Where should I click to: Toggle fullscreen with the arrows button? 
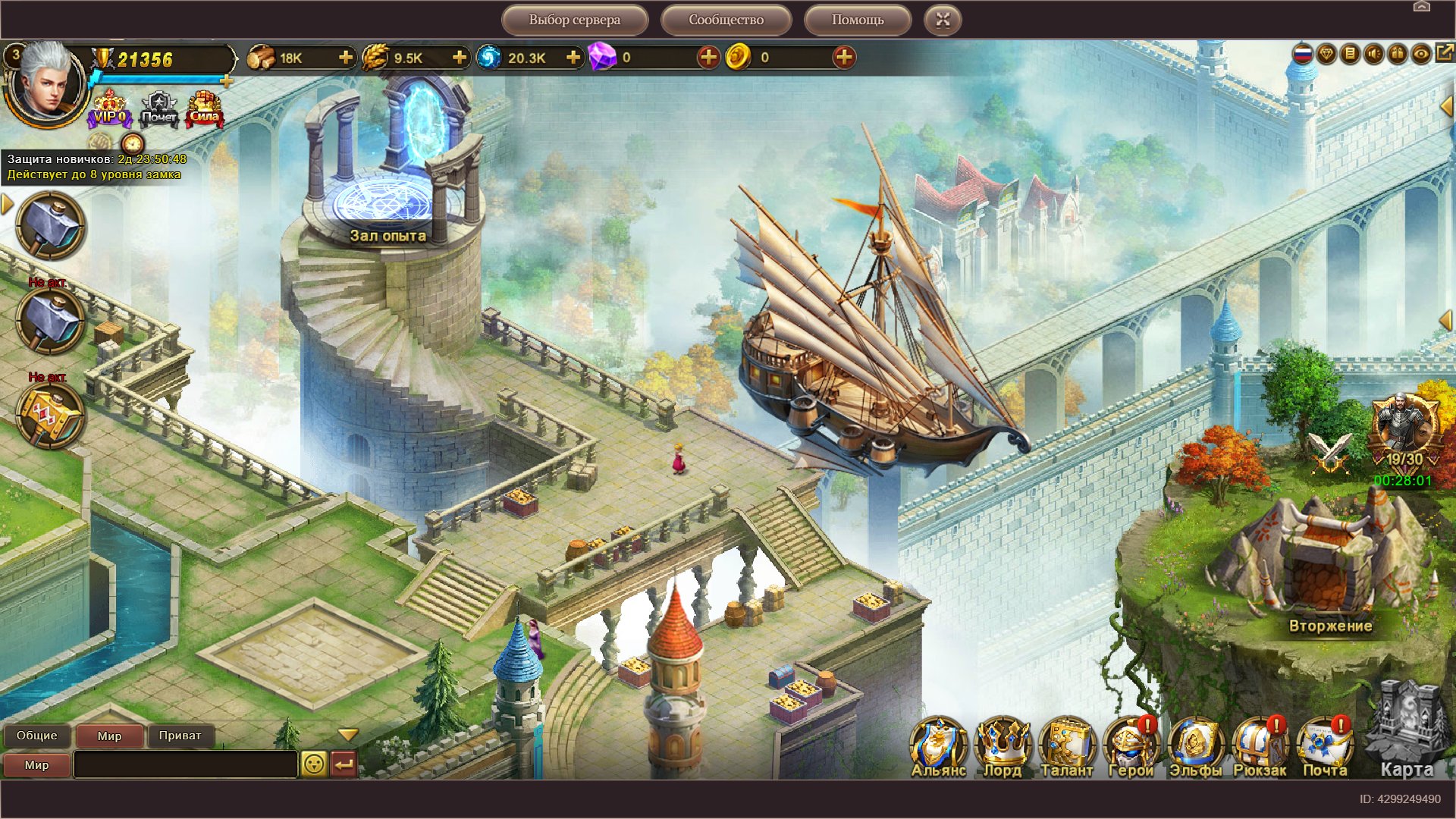[943, 20]
